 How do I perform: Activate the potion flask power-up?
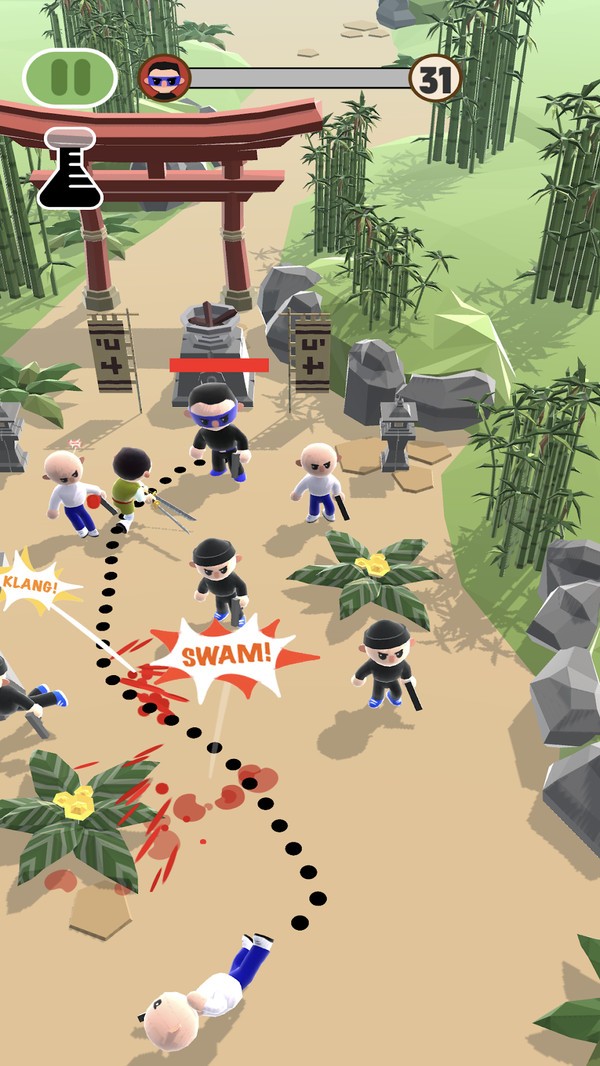click(x=70, y=169)
